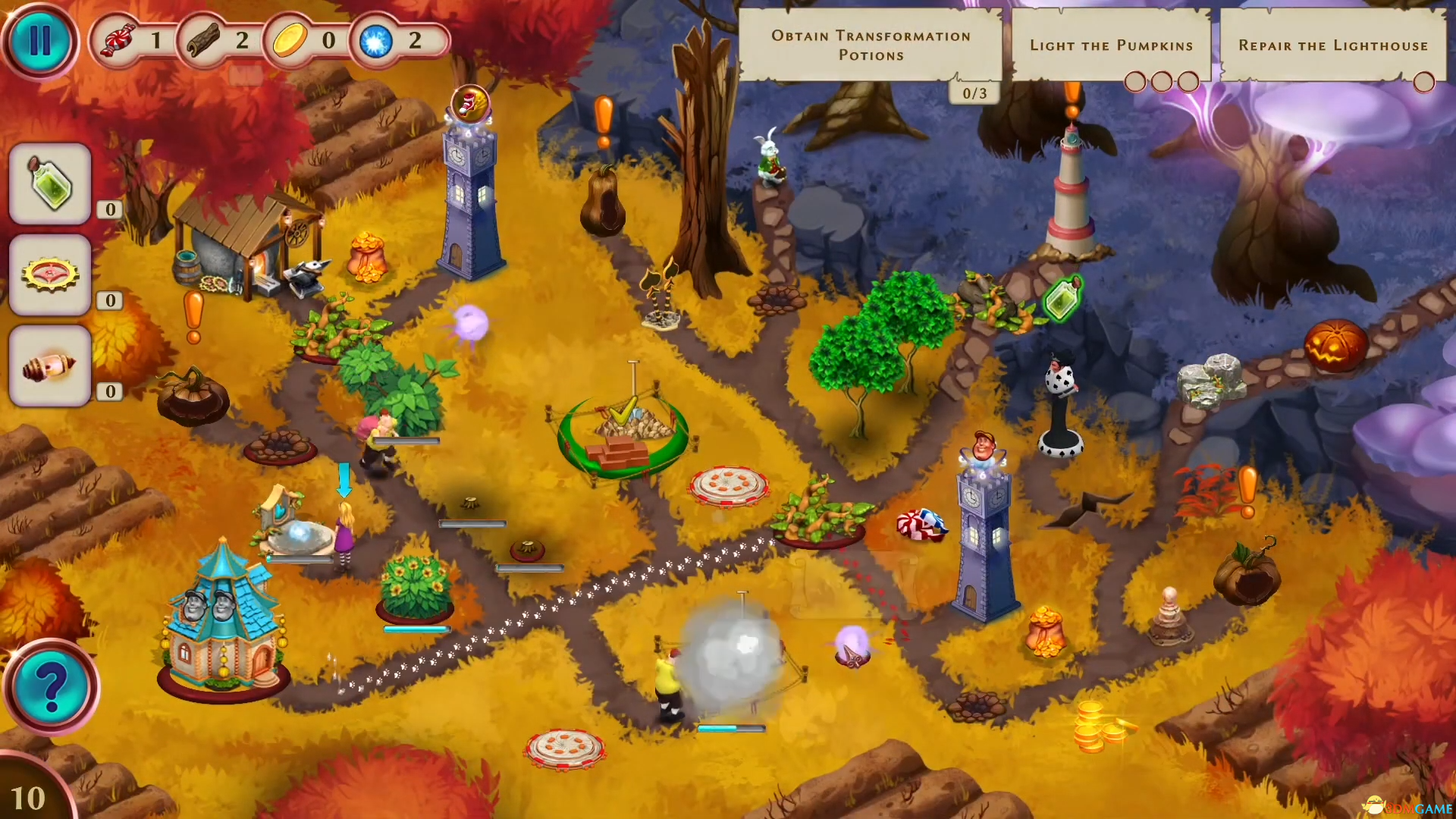
Task: Pause the game with the blue button
Action: (39, 41)
